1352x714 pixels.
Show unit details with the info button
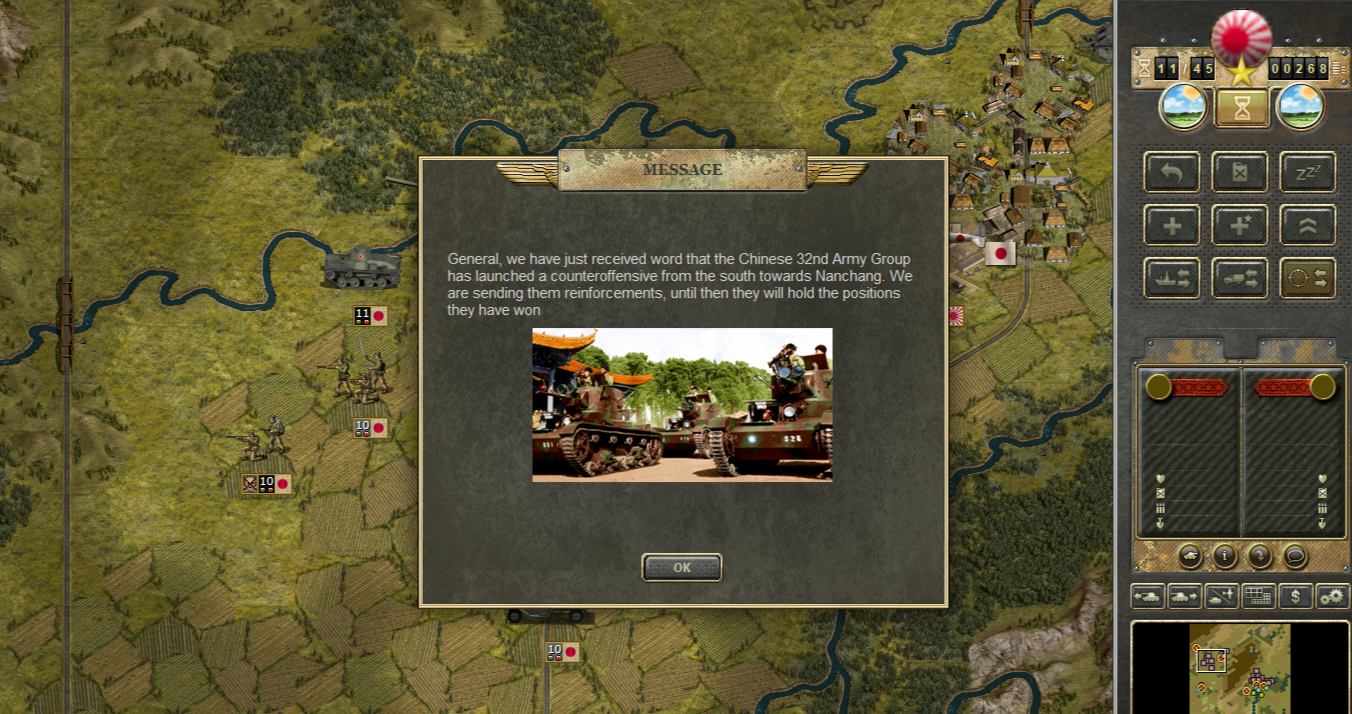coord(1224,555)
